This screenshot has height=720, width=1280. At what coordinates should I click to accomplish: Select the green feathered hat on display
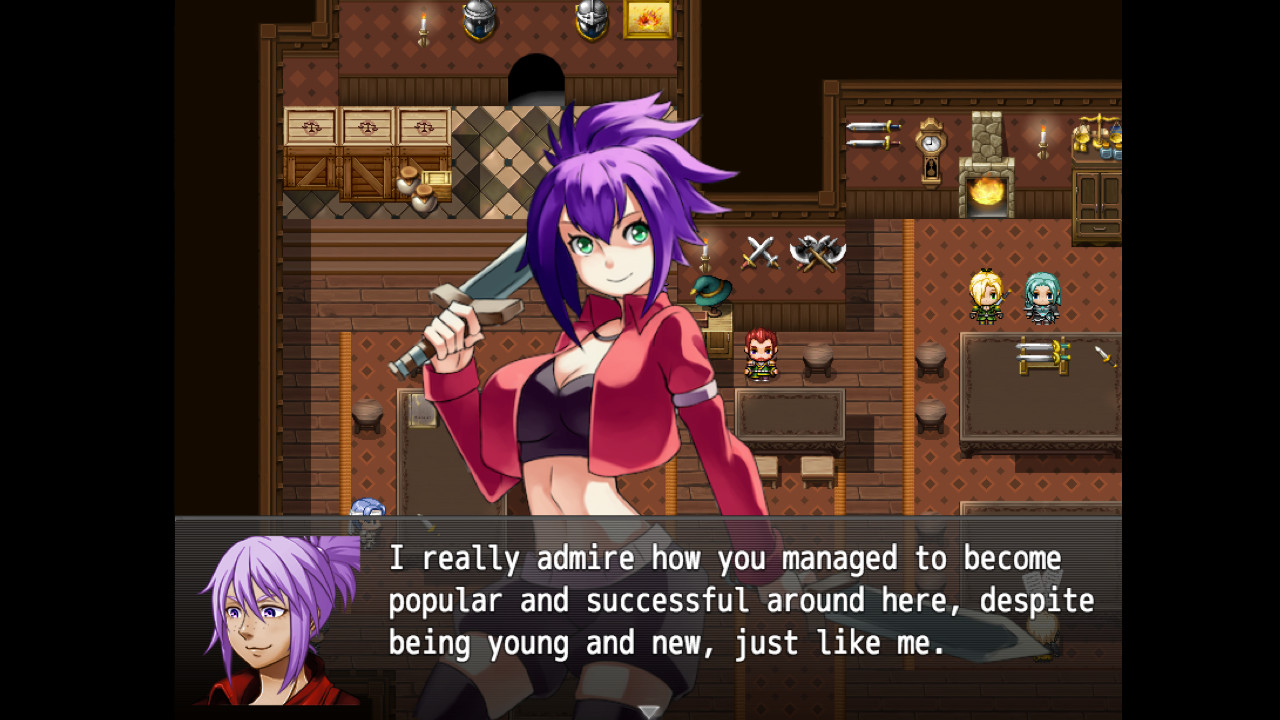click(712, 290)
